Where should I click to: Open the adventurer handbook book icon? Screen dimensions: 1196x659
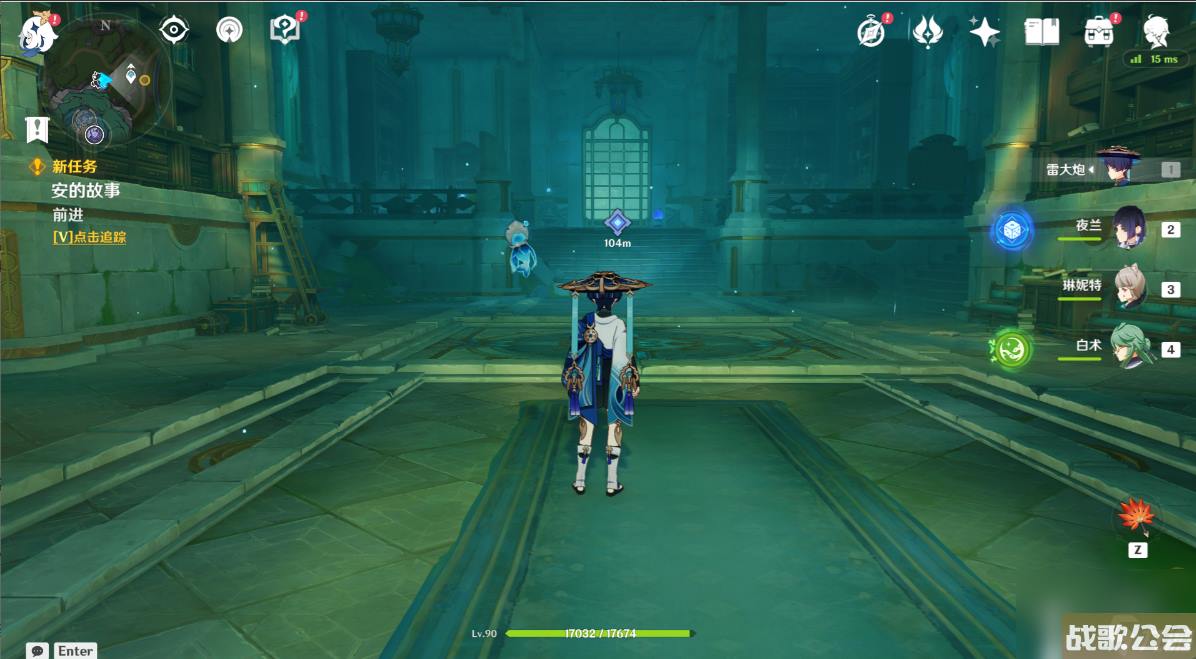1042,32
